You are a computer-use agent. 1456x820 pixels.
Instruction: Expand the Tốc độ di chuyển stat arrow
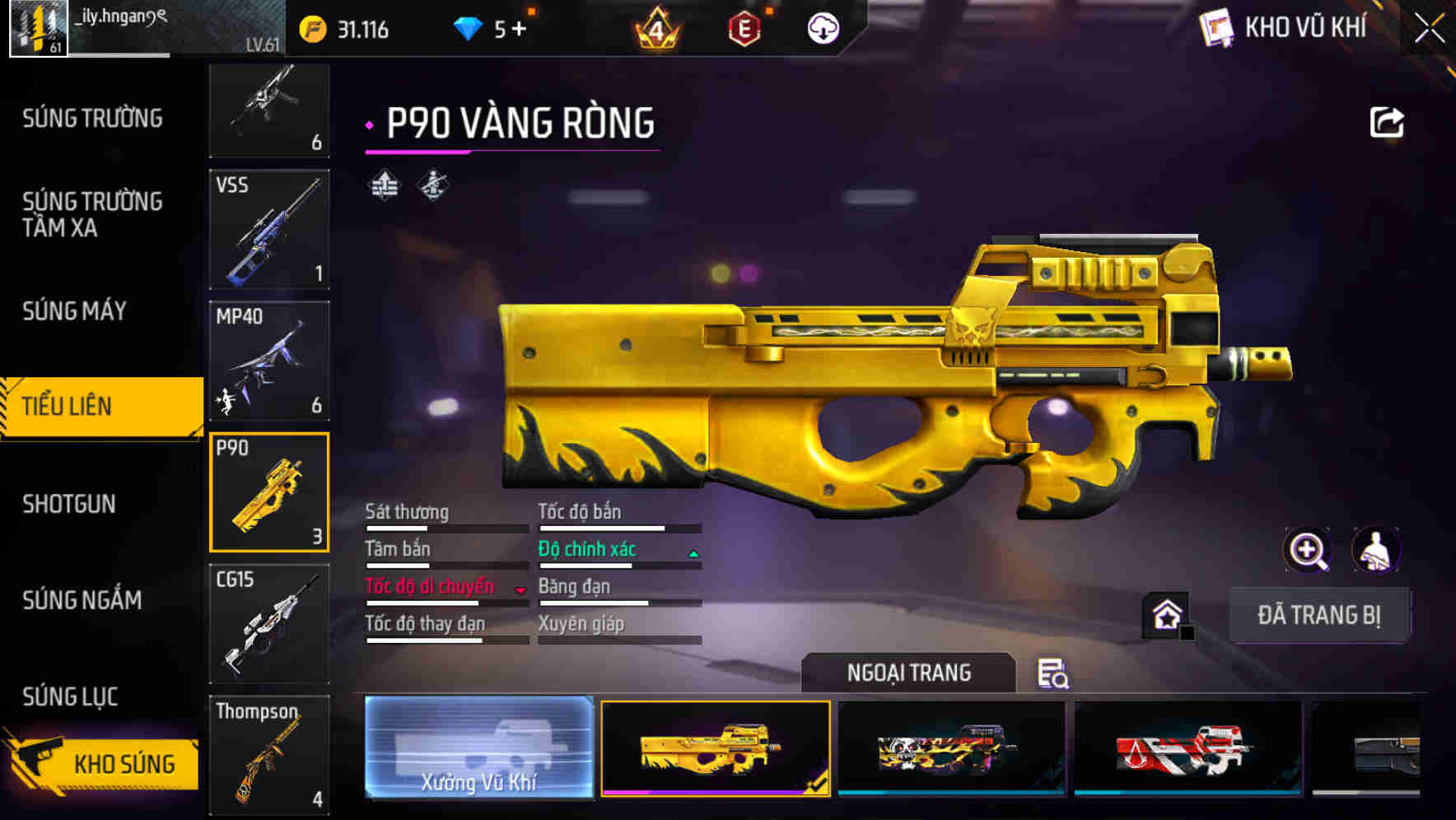click(x=519, y=591)
